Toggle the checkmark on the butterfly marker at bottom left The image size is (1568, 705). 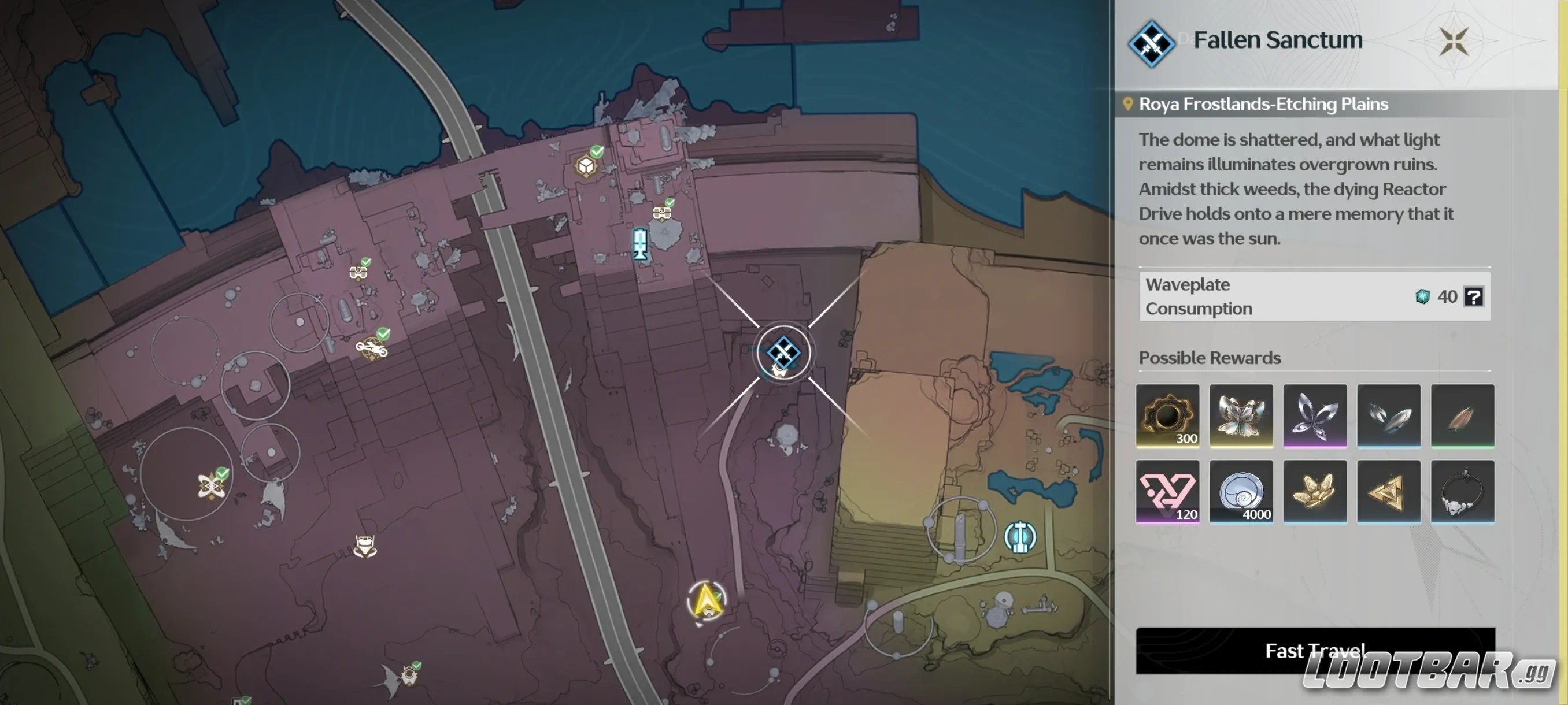[x=416, y=666]
